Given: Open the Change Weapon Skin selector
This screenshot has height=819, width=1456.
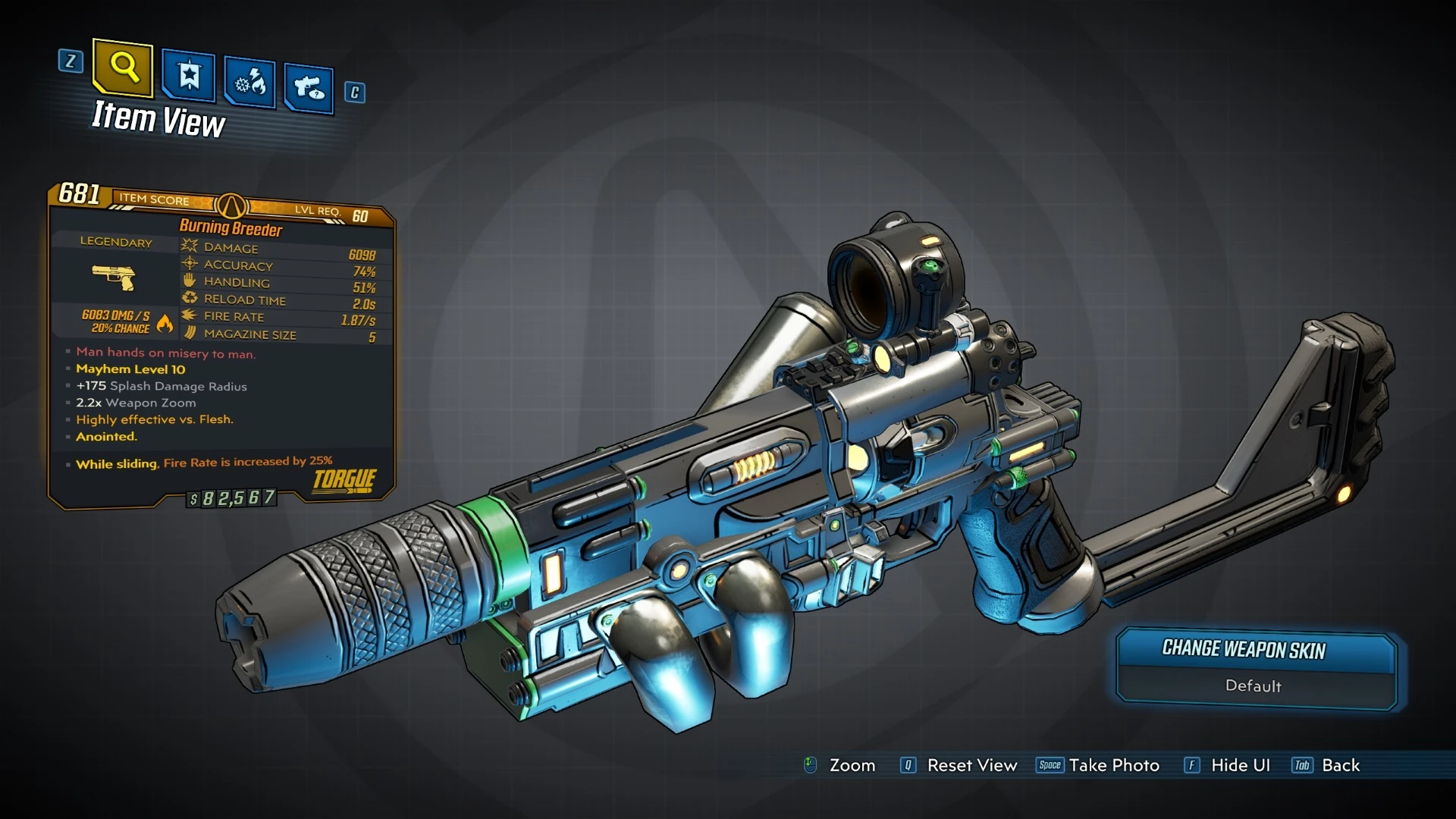Looking at the screenshot, I should [1244, 650].
